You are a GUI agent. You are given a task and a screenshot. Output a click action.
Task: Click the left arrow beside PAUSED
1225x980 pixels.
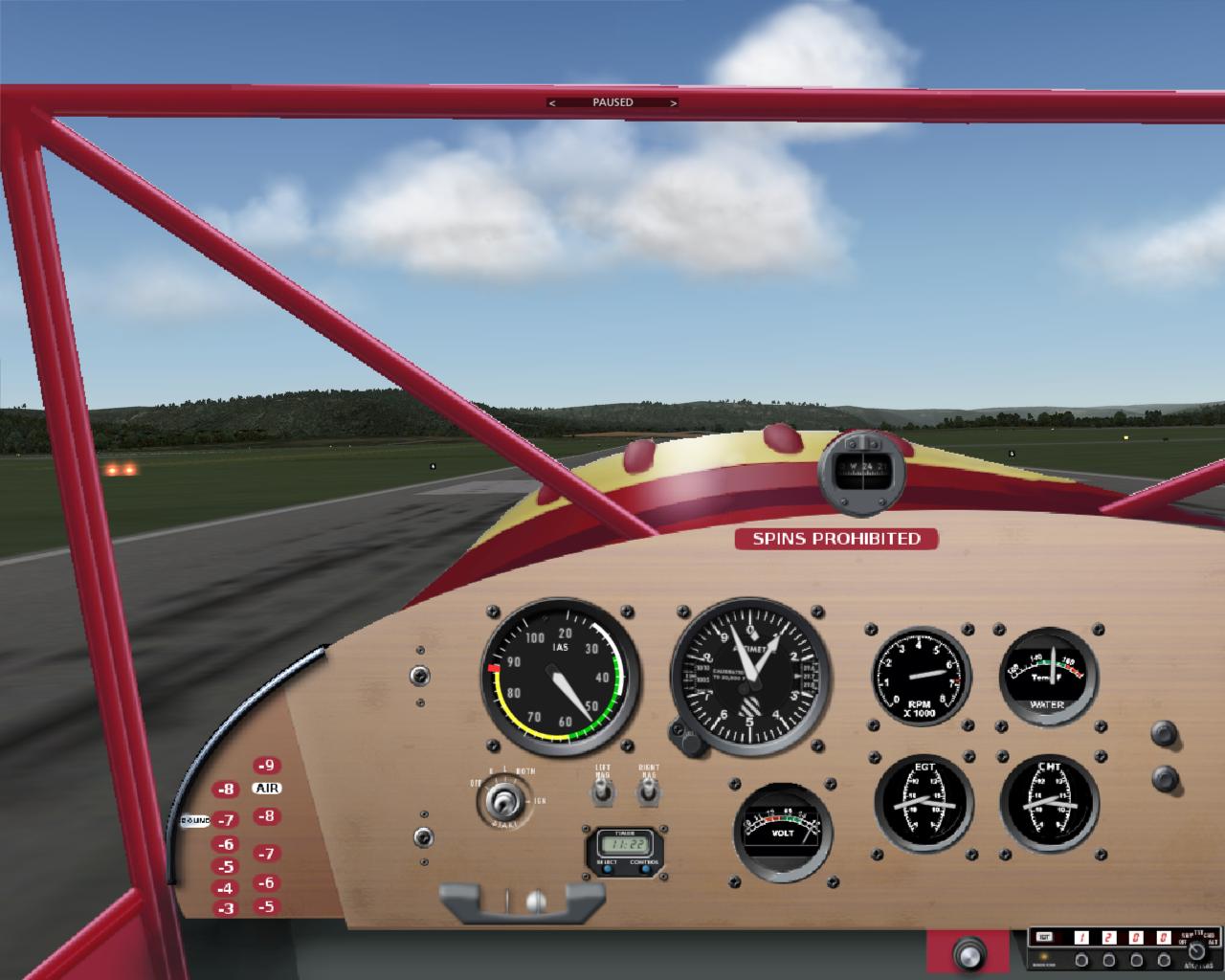[x=551, y=102]
